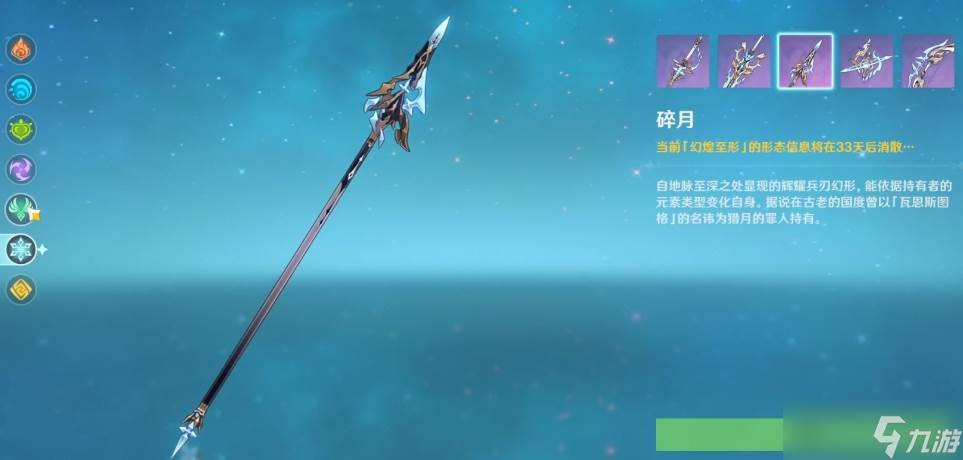Choose the Cryo snowflake element icon
963x460 pixels.
tap(22, 249)
